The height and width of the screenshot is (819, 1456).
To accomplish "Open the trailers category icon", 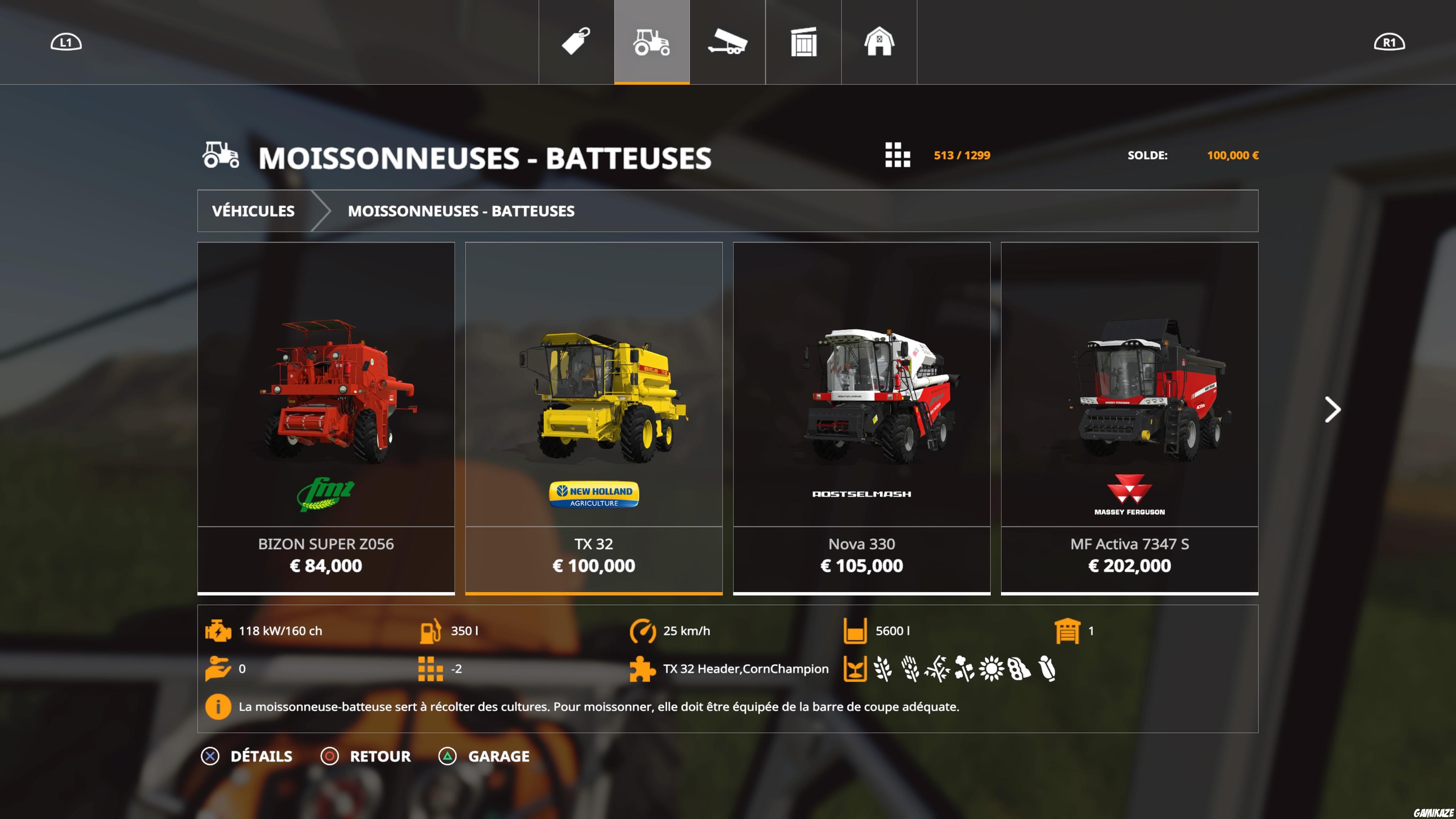I will point(728,41).
